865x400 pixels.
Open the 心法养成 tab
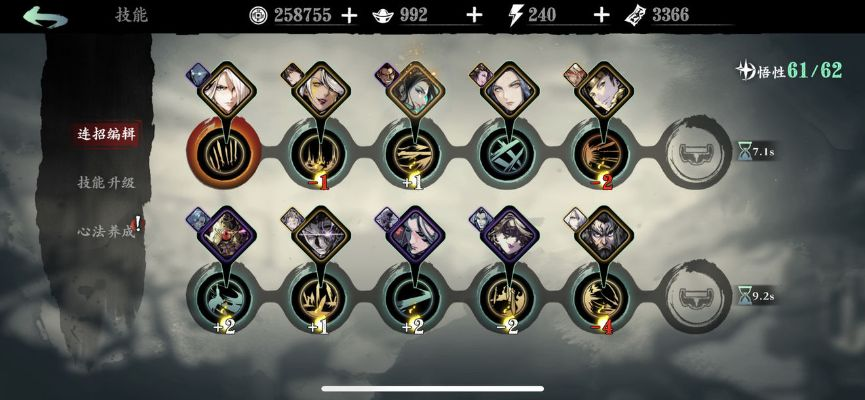point(107,229)
